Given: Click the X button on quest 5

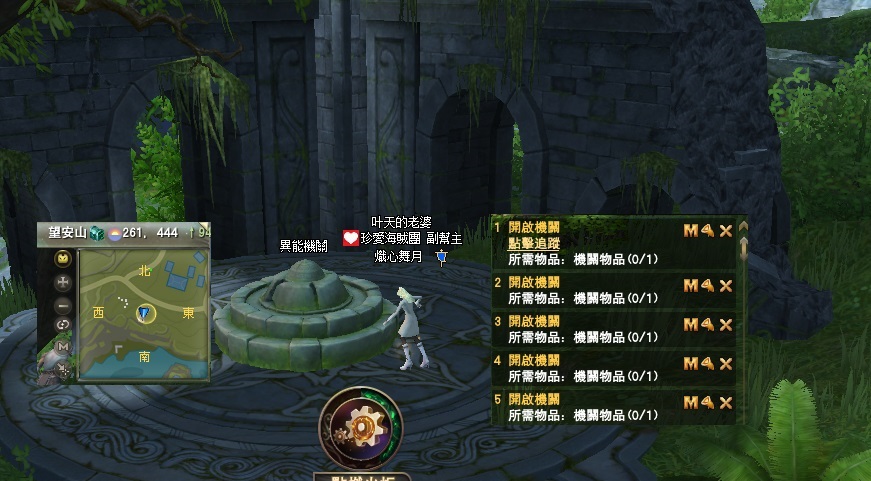Looking at the screenshot, I should point(726,403).
